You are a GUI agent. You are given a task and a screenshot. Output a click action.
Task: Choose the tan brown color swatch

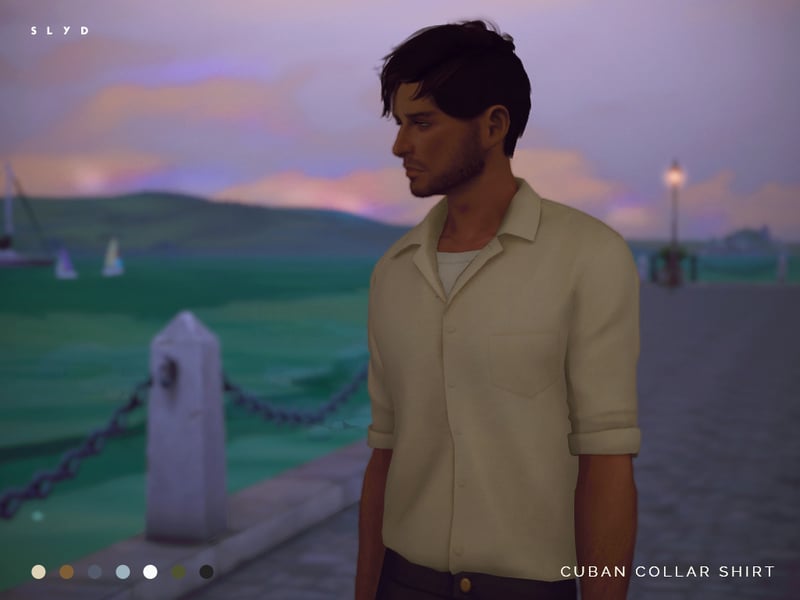[66, 572]
